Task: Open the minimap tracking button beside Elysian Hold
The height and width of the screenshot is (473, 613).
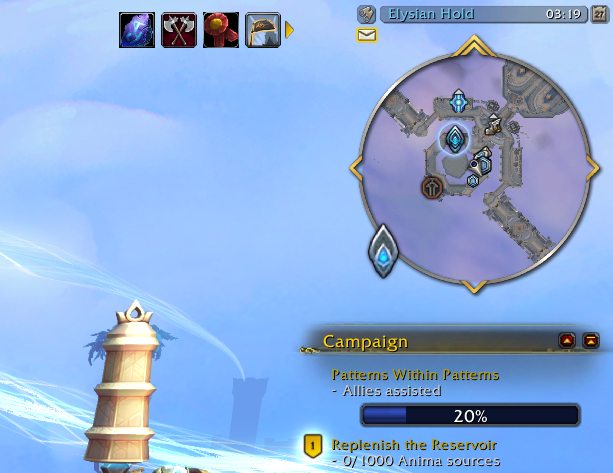Action: click(366, 14)
